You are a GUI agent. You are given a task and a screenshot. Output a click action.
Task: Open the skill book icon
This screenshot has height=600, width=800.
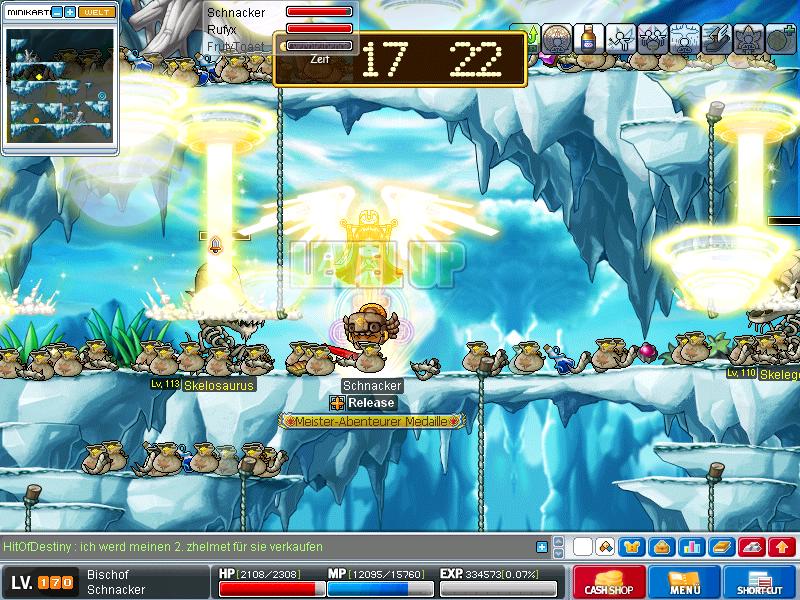[719, 547]
